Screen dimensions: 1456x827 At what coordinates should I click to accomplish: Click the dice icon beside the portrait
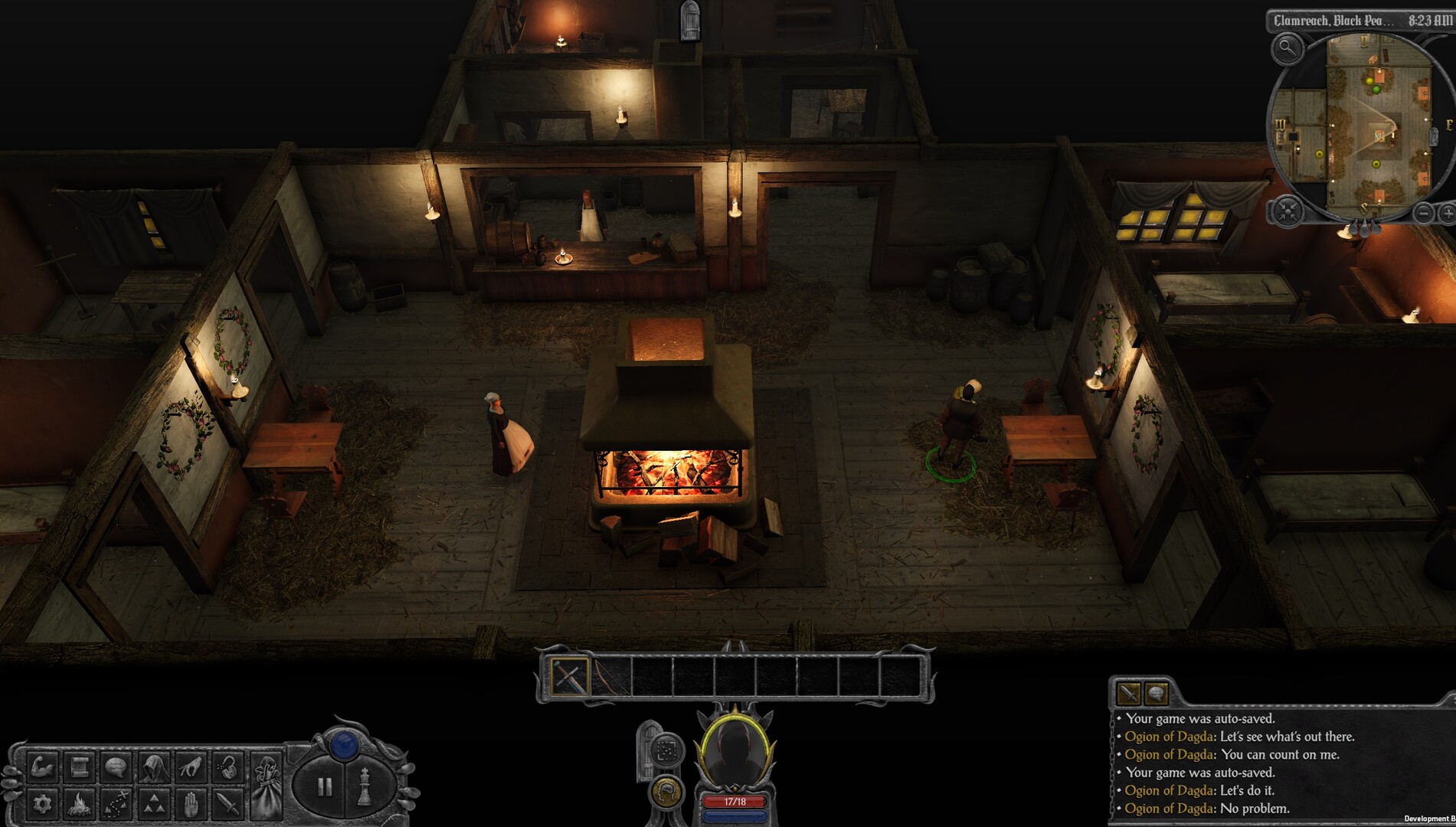pyautogui.click(x=666, y=748)
